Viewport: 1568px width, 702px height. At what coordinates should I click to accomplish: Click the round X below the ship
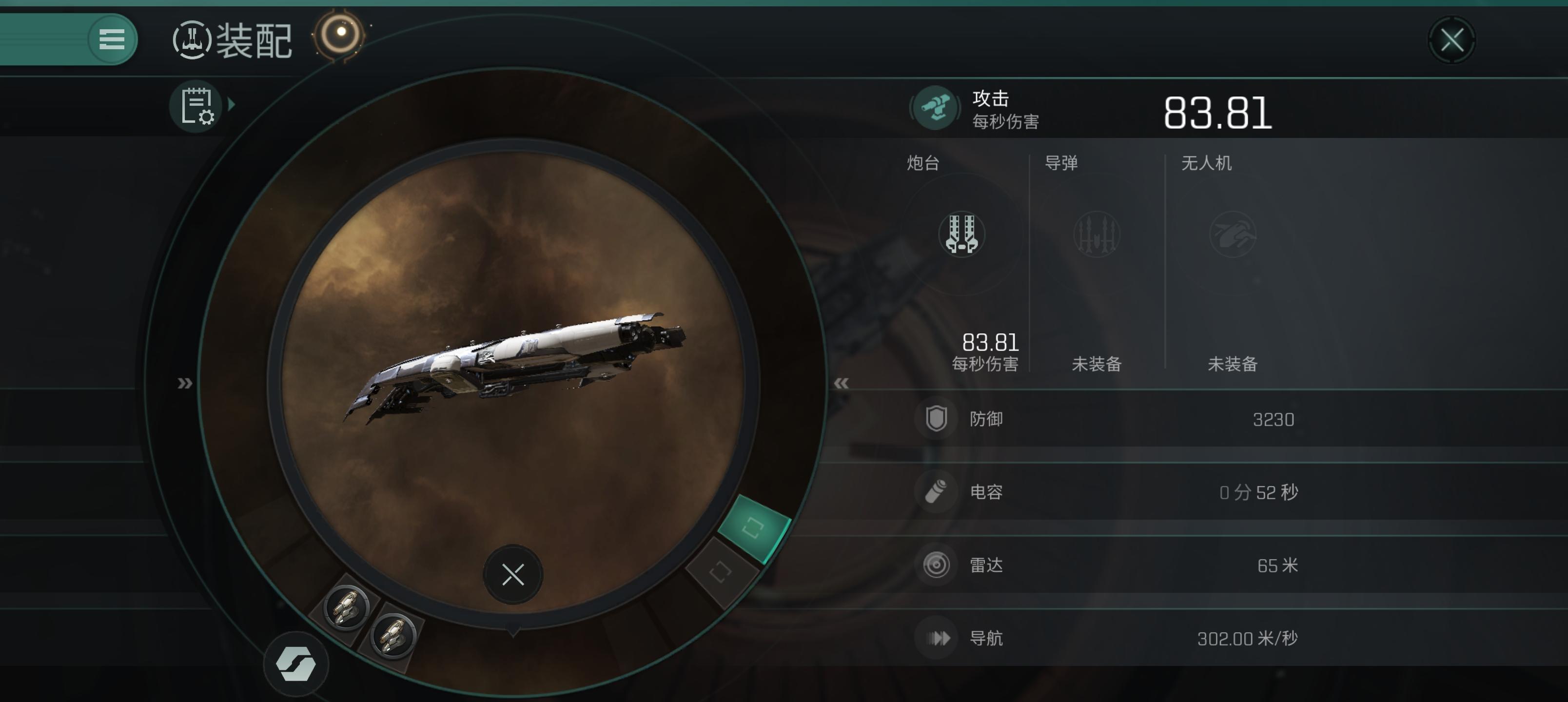pos(512,574)
